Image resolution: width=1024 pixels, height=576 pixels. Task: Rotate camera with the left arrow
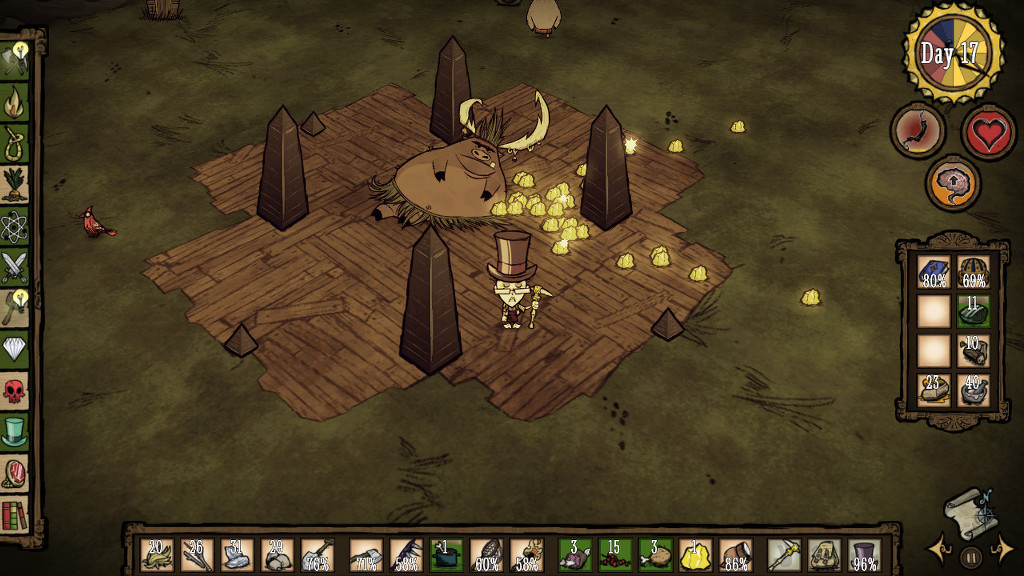938,548
